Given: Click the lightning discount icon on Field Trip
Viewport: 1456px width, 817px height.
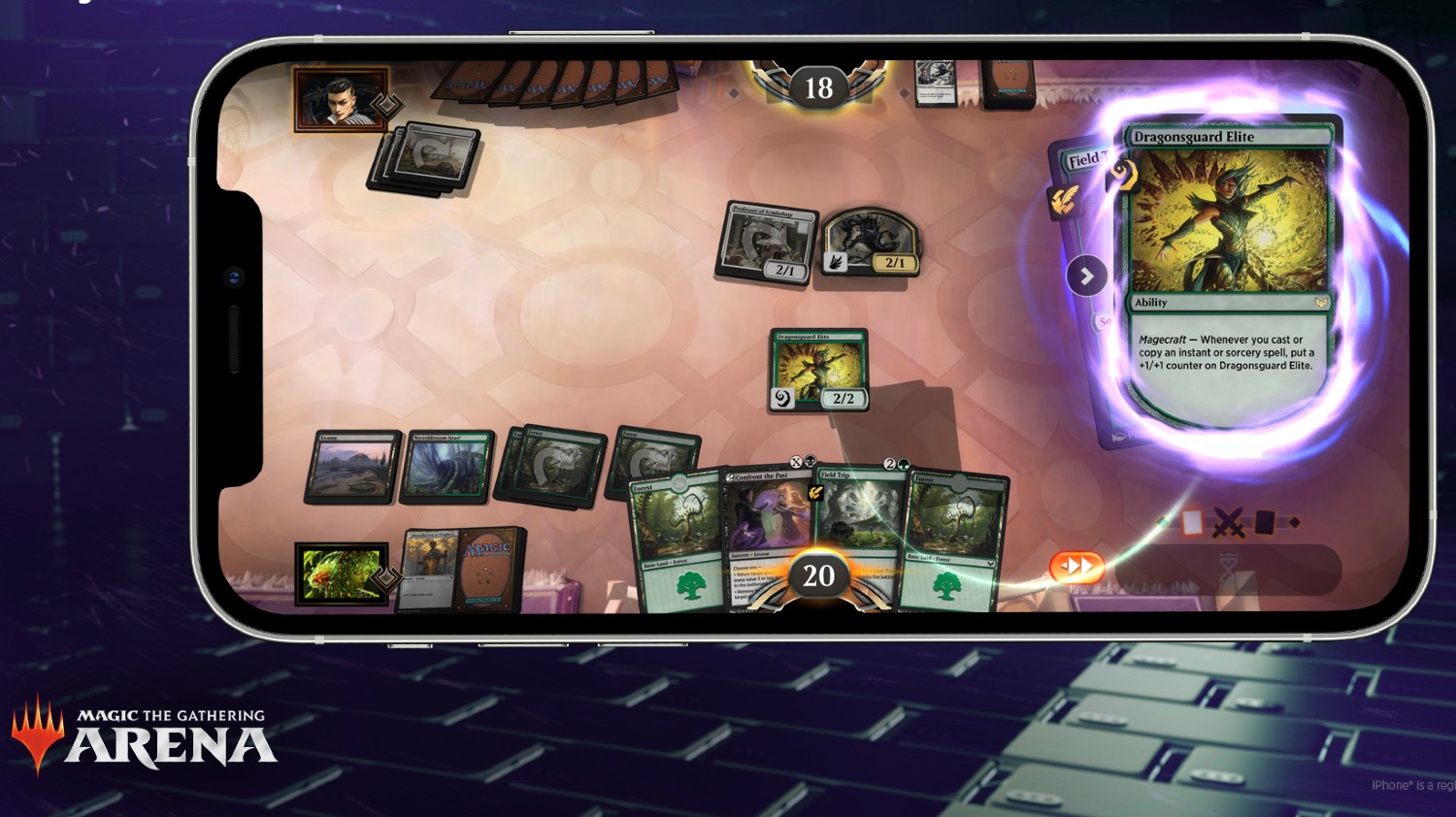Looking at the screenshot, I should click(x=815, y=493).
